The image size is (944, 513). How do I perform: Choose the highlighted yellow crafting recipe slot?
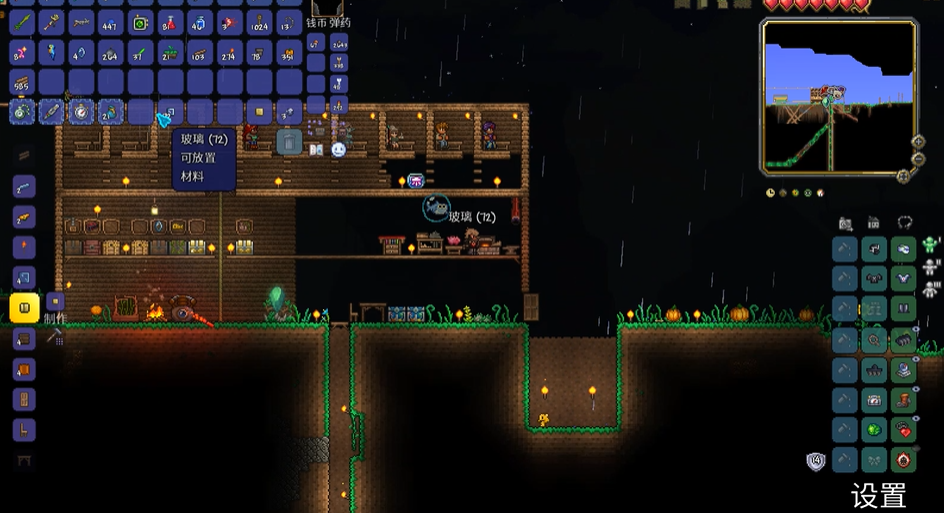[24, 307]
